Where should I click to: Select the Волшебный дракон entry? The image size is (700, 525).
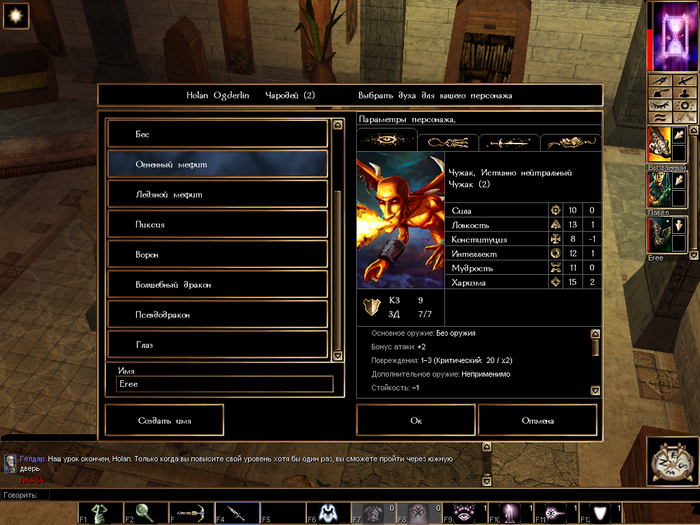tap(217, 285)
